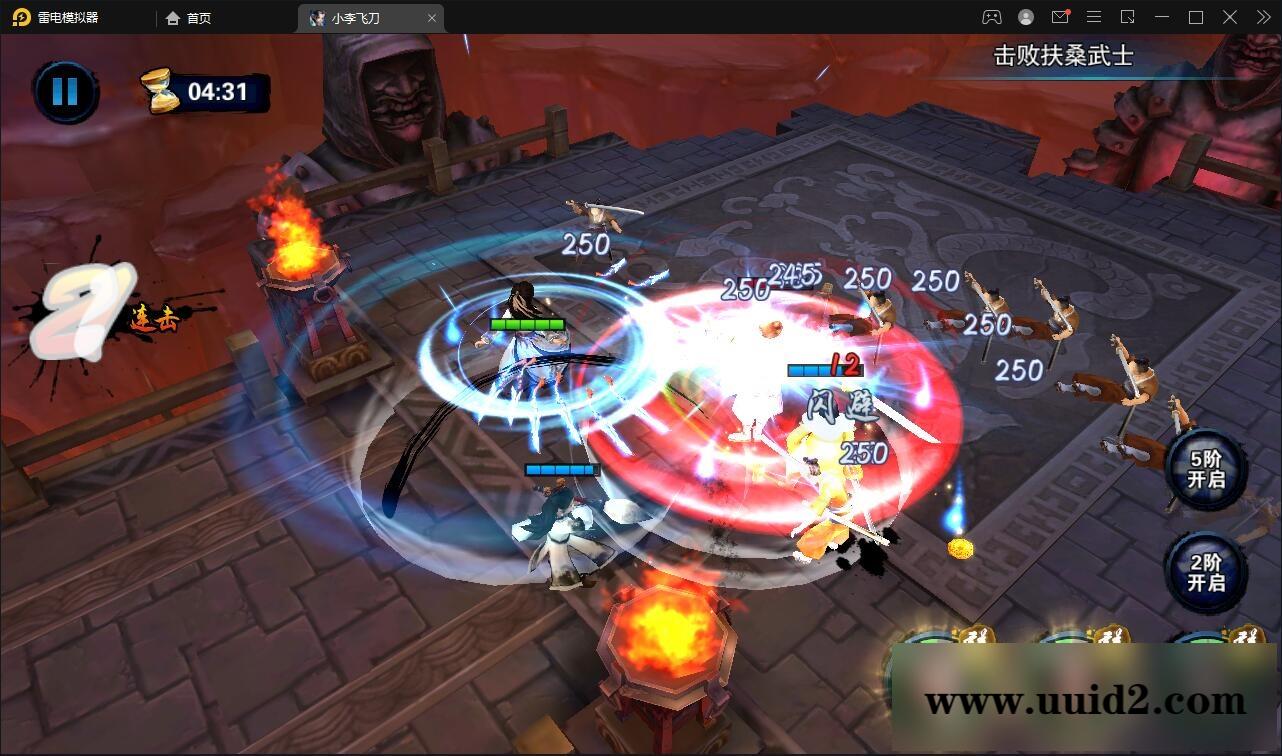Open the mail icon with red notification dot
This screenshot has width=1282, height=756.
click(x=1060, y=17)
